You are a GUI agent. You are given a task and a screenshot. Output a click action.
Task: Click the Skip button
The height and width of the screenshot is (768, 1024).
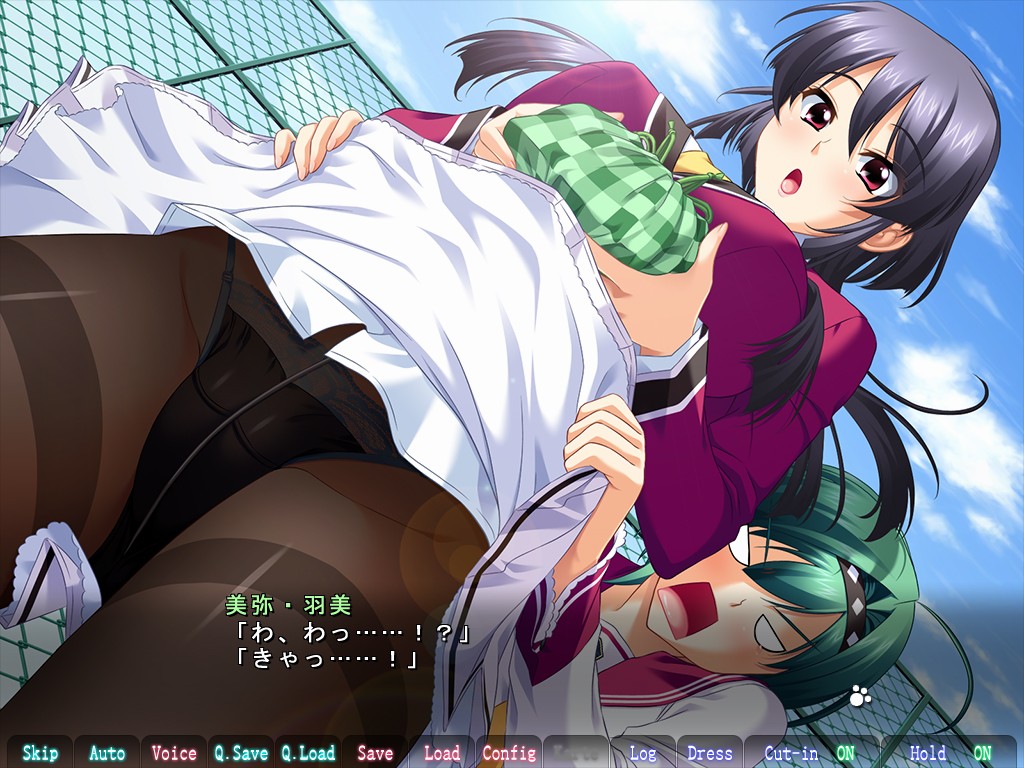click(41, 753)
